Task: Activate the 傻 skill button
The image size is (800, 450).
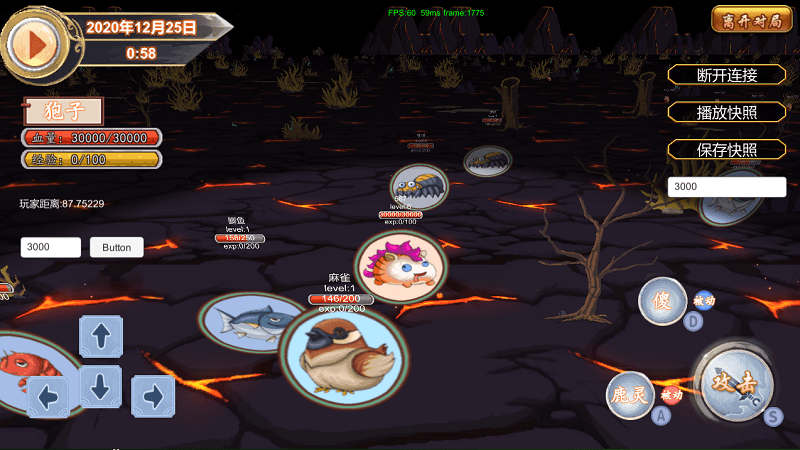Action: coord(663,300)
